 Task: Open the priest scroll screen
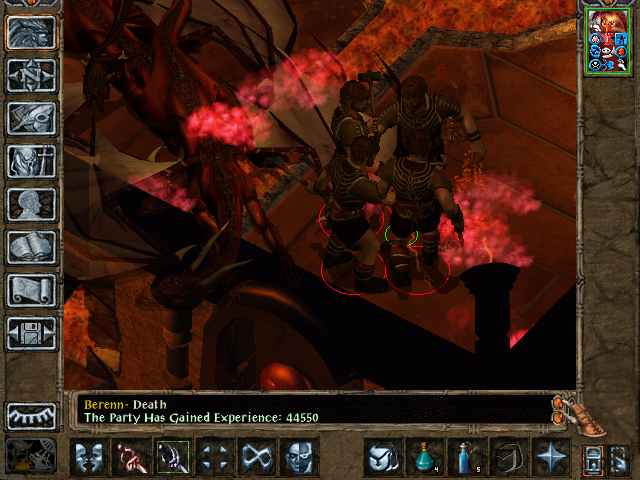(x=31, y=290)
